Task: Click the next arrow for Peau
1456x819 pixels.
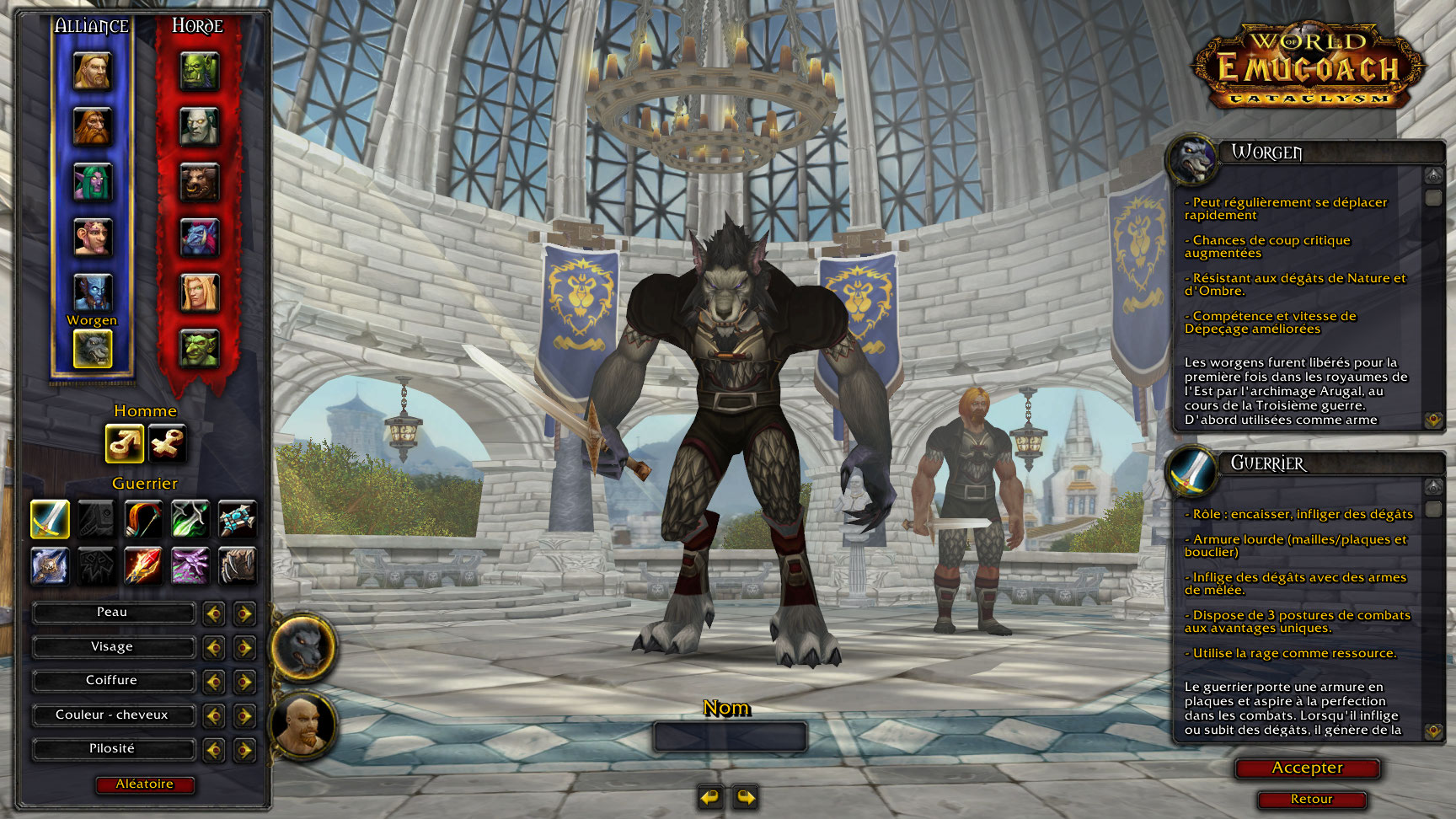Action: tap(244, 613)
